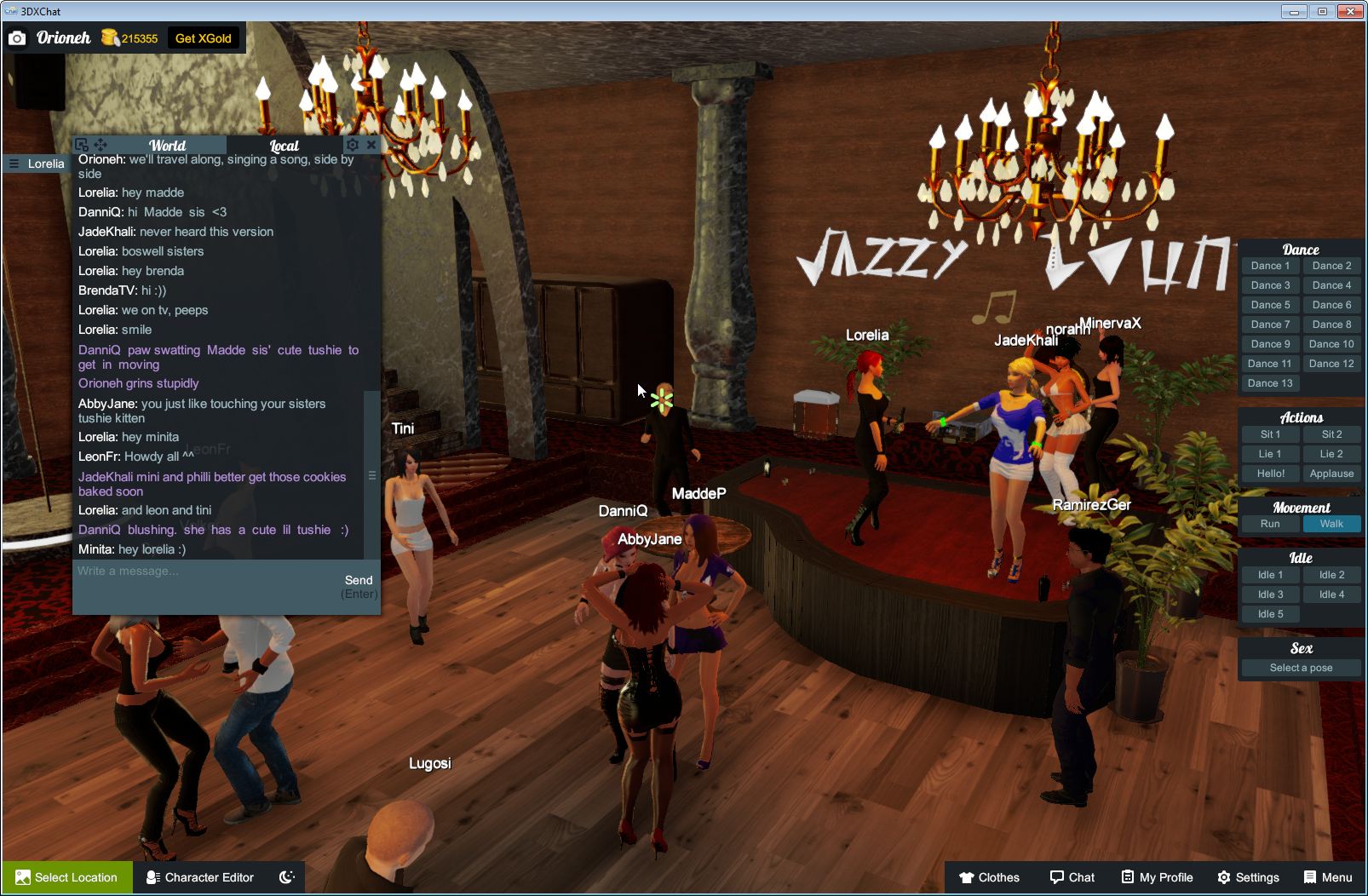The image size is (1368, 896).
Task: Switch movement mode to Run
Action: 1270,524
